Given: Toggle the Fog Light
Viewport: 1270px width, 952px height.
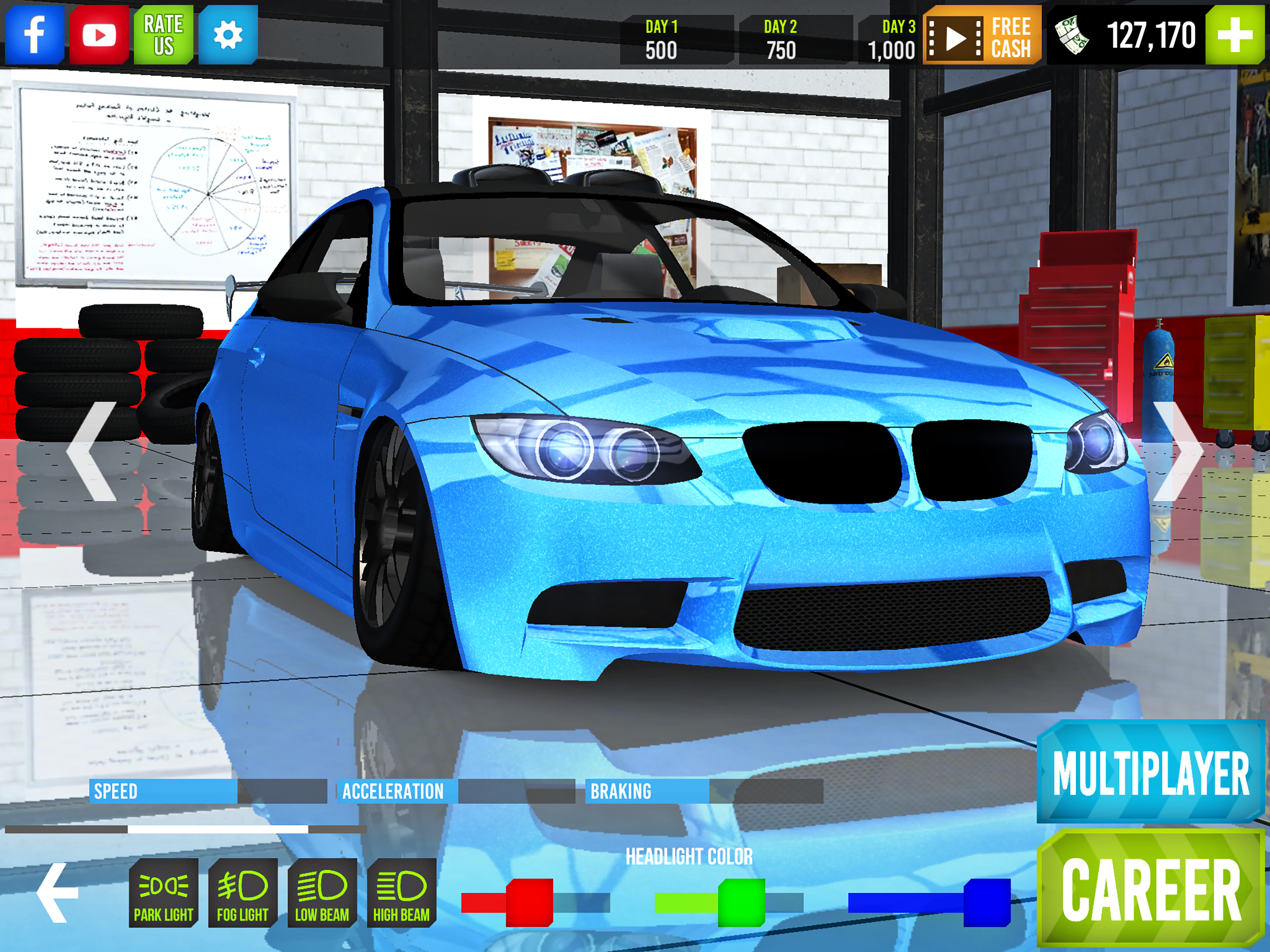Looking at the screenshot, I should (x=242, y=893).
